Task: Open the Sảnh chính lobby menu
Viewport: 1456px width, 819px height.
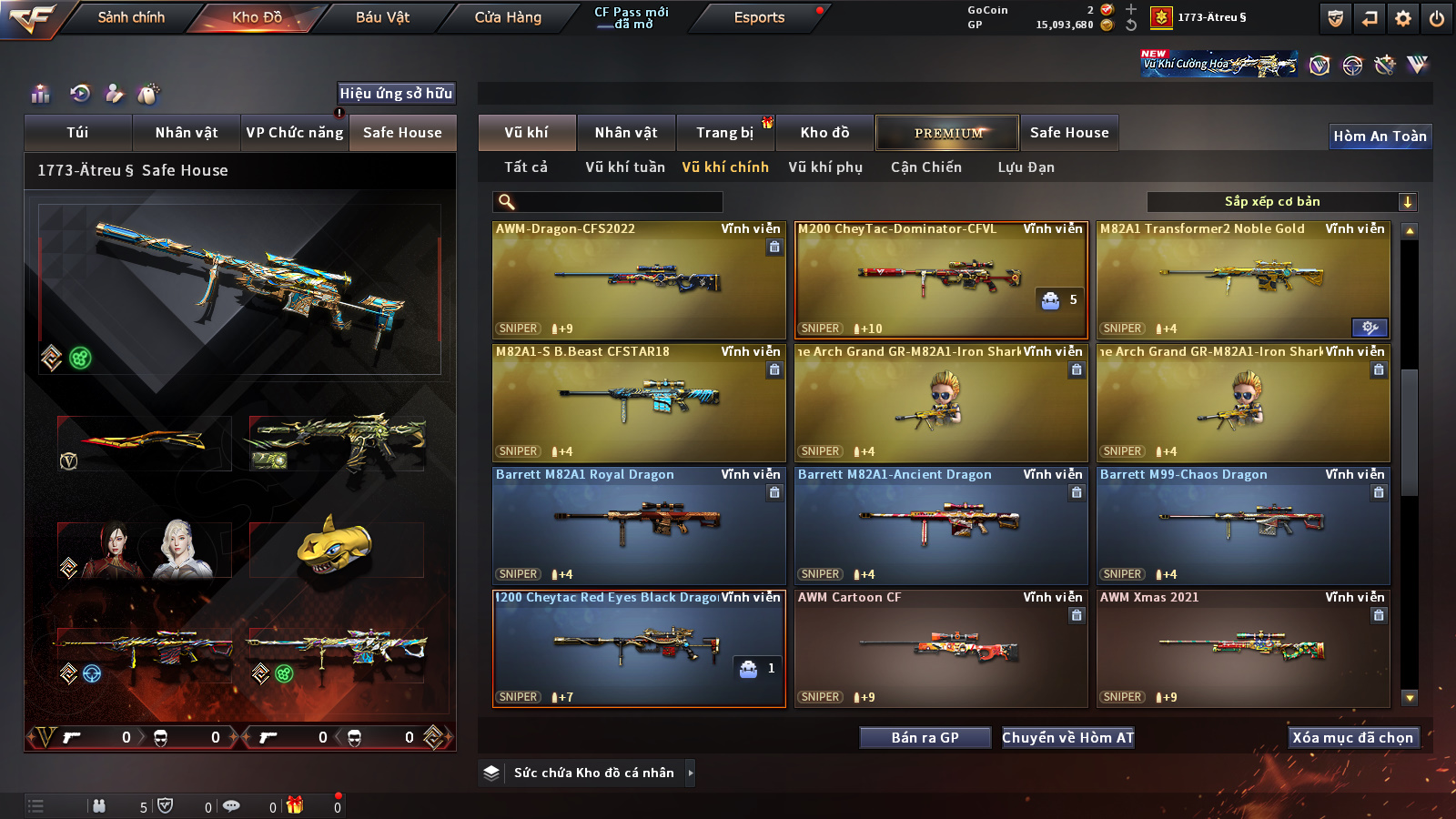Action: click(131, 17)
